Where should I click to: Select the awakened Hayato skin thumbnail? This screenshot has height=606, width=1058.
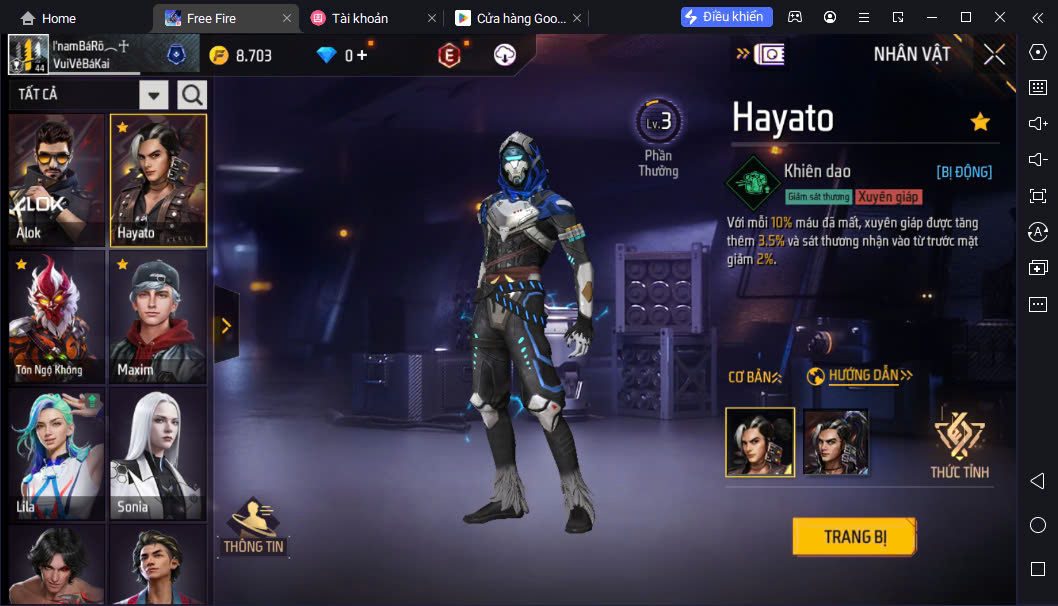835,442
